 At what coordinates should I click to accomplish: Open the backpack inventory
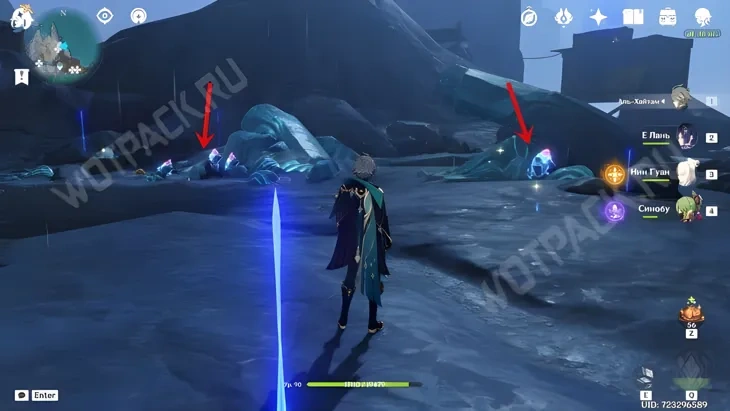tap(667, 17)
